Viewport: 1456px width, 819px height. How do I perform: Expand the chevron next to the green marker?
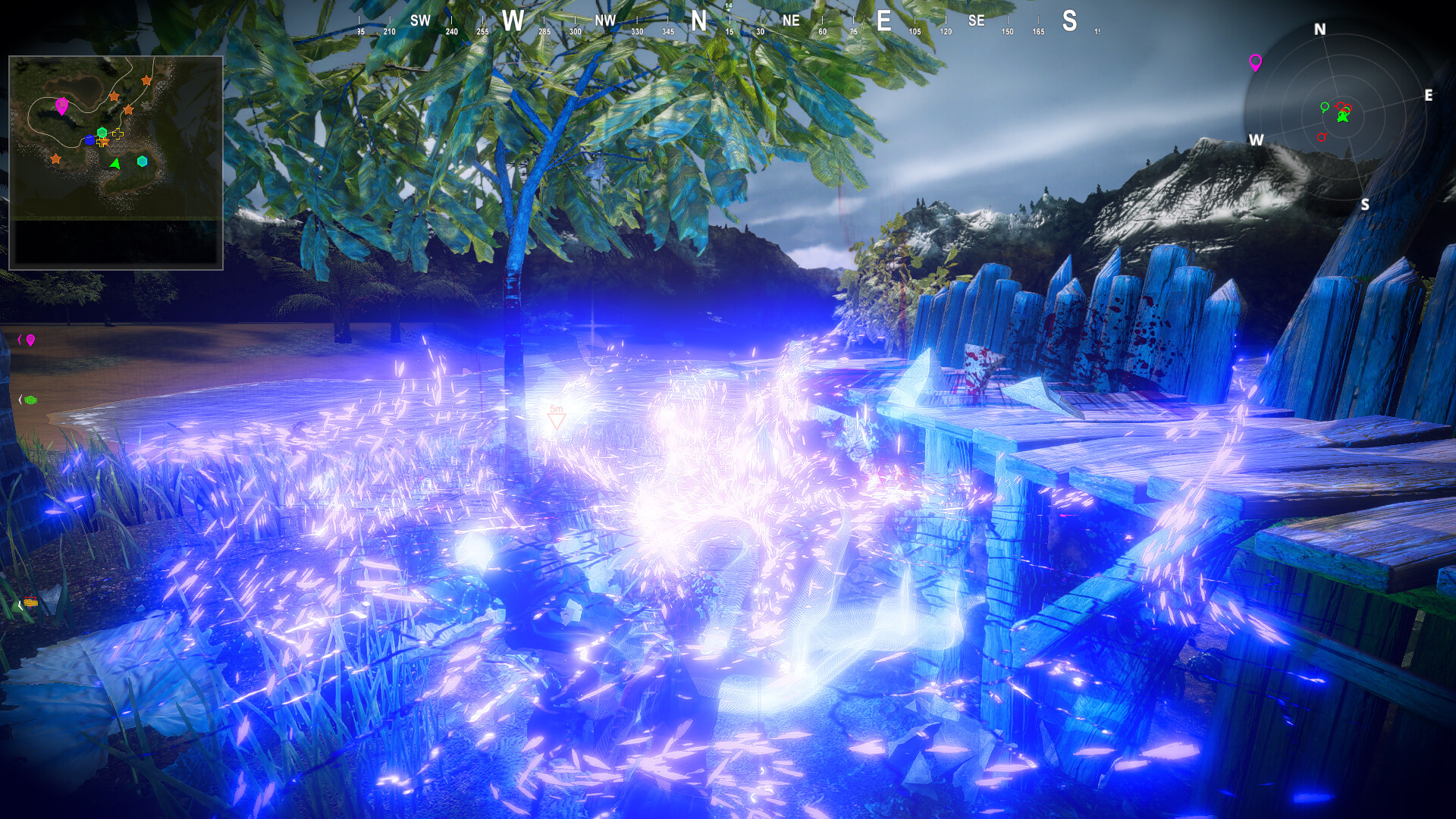coord(21,400)
